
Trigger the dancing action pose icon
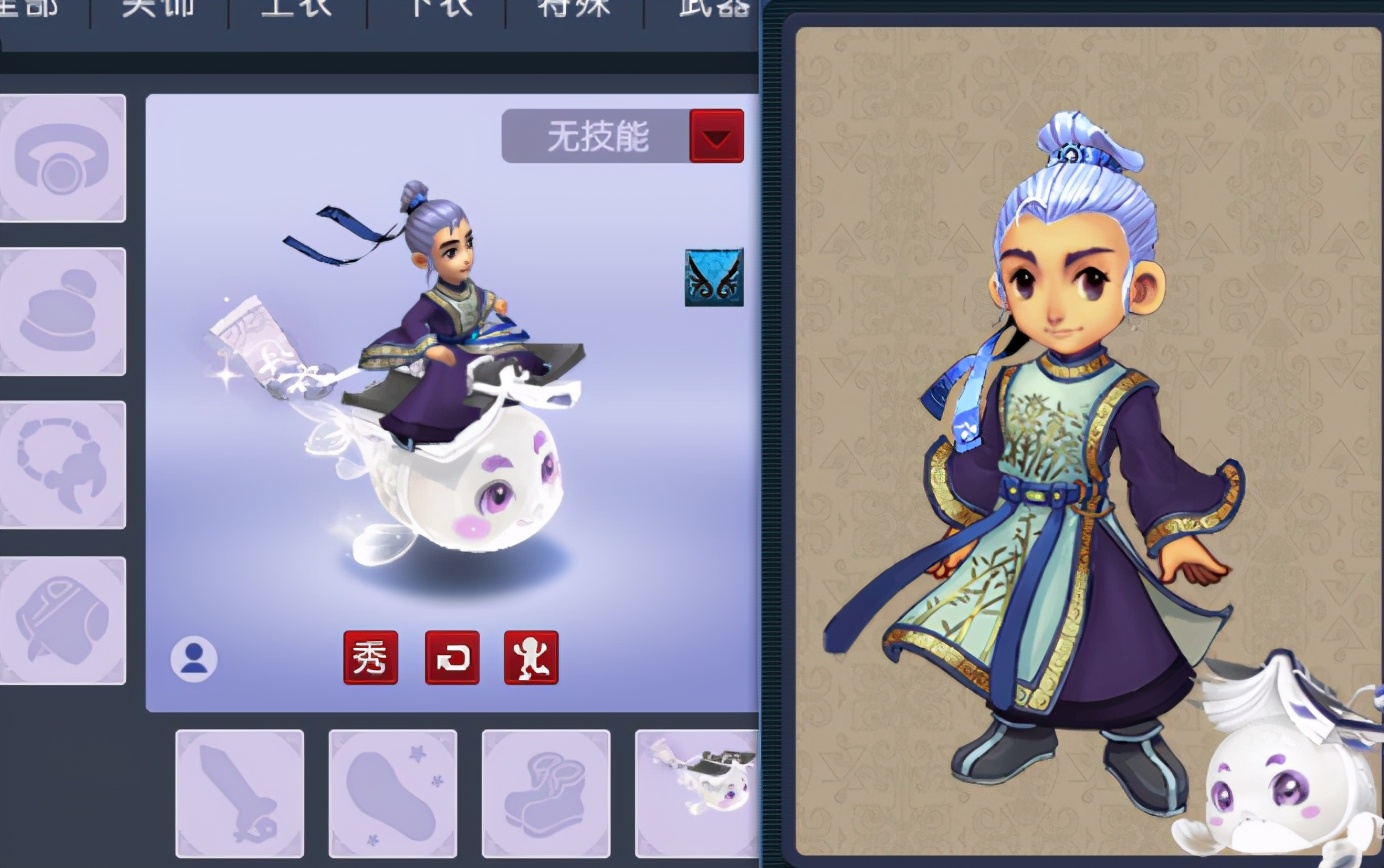pyautogui.click(x=532, y=658)
